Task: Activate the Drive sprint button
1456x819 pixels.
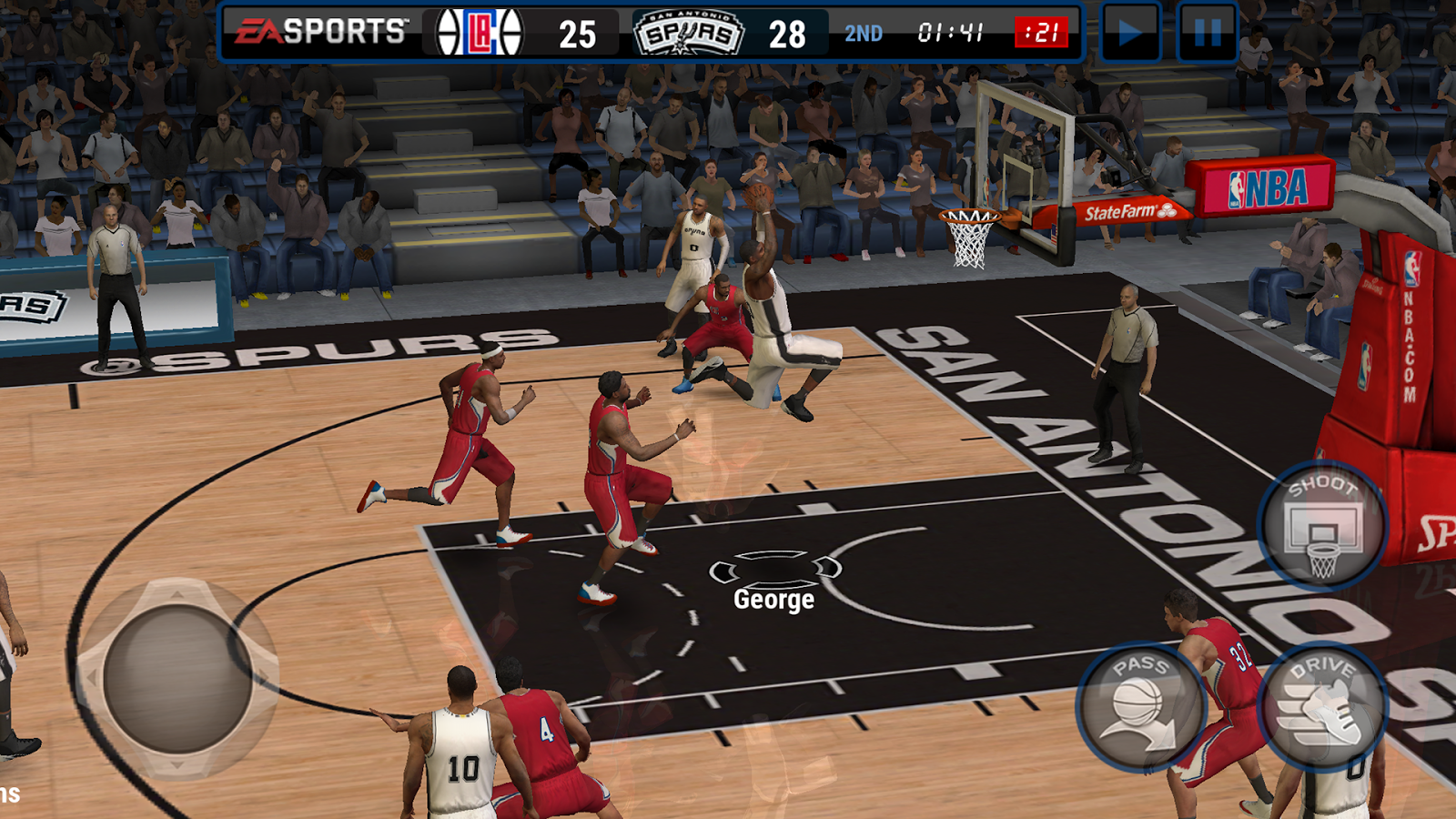Action: 1322,706
